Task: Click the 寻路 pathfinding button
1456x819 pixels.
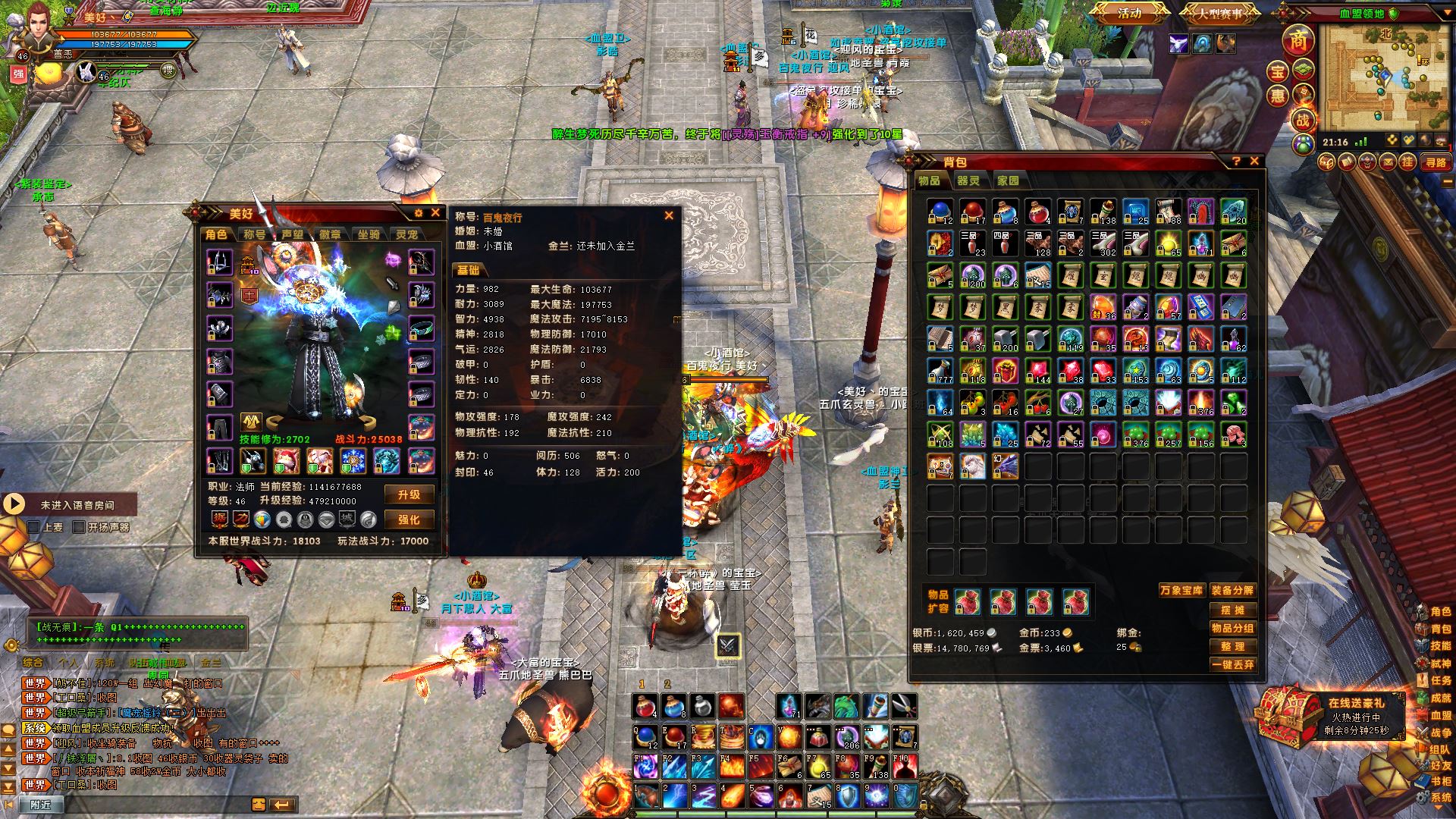Action: coord(1436,162)
